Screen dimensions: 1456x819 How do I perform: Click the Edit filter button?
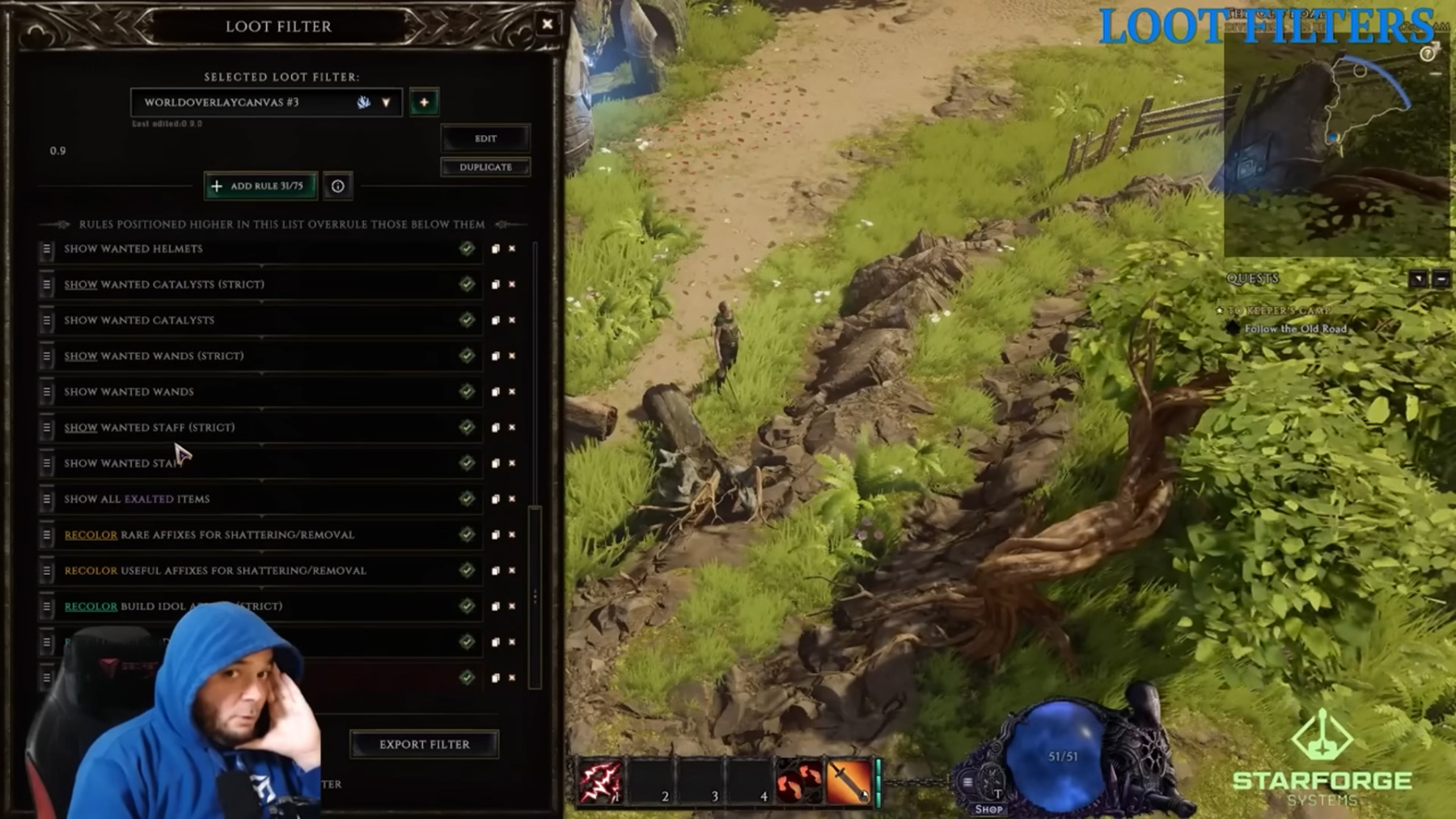coord(485,138)
